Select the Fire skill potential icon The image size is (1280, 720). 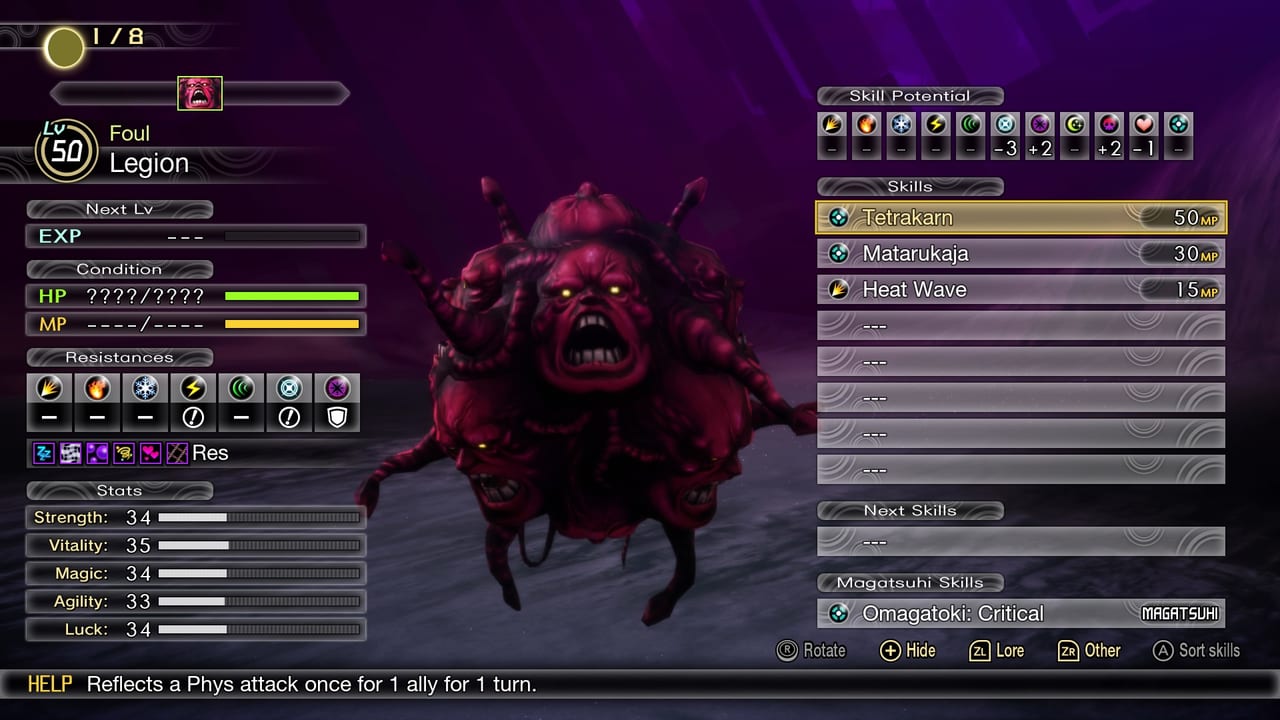(864, 129)
